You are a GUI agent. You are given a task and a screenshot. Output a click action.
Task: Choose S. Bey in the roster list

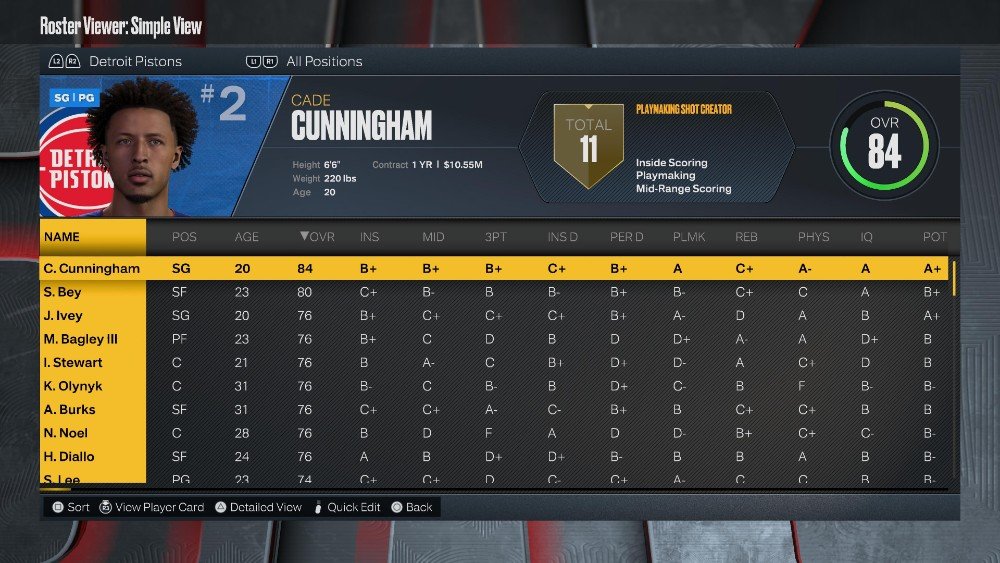(x=62, y=293)
